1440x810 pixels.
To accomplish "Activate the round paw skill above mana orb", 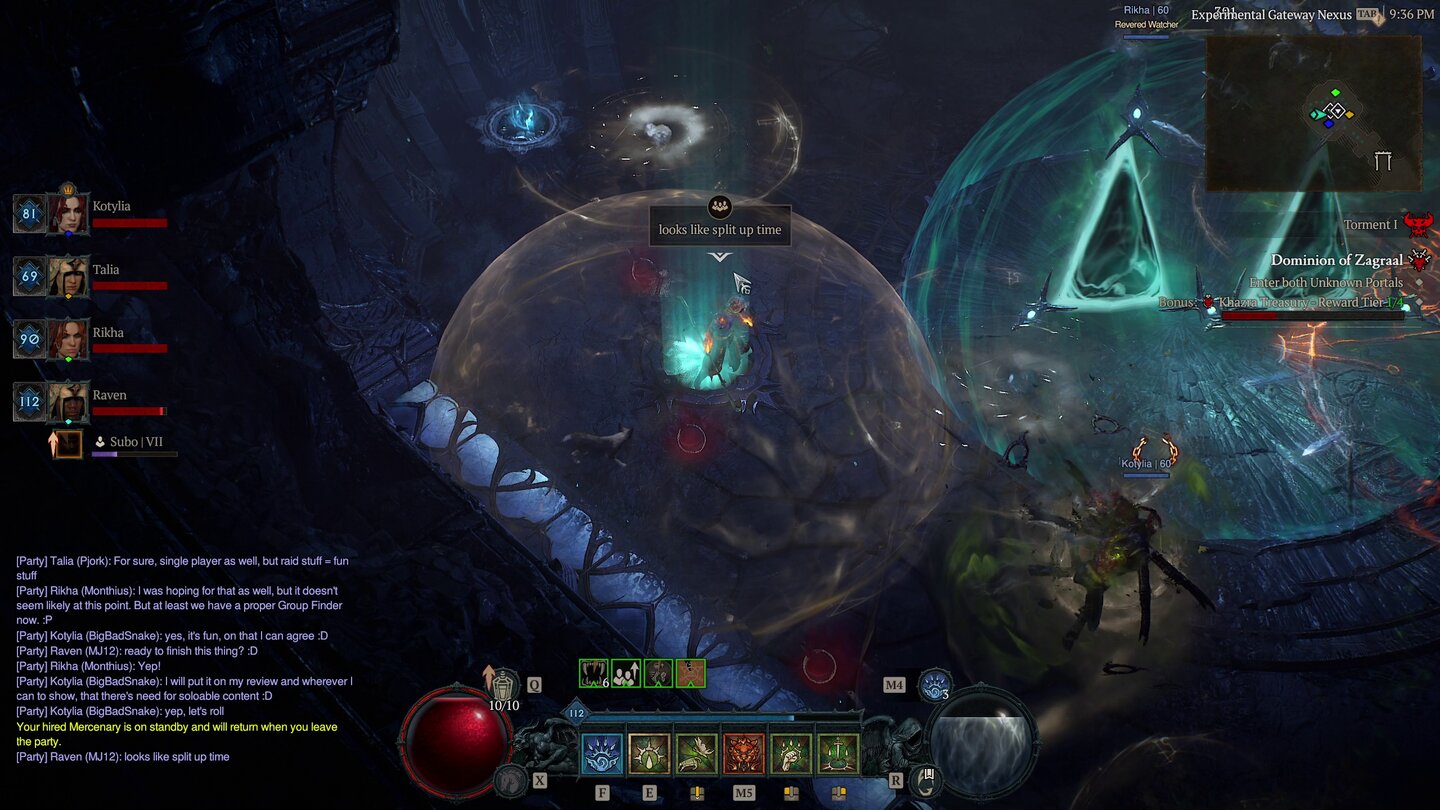I will tap(934, 684).
